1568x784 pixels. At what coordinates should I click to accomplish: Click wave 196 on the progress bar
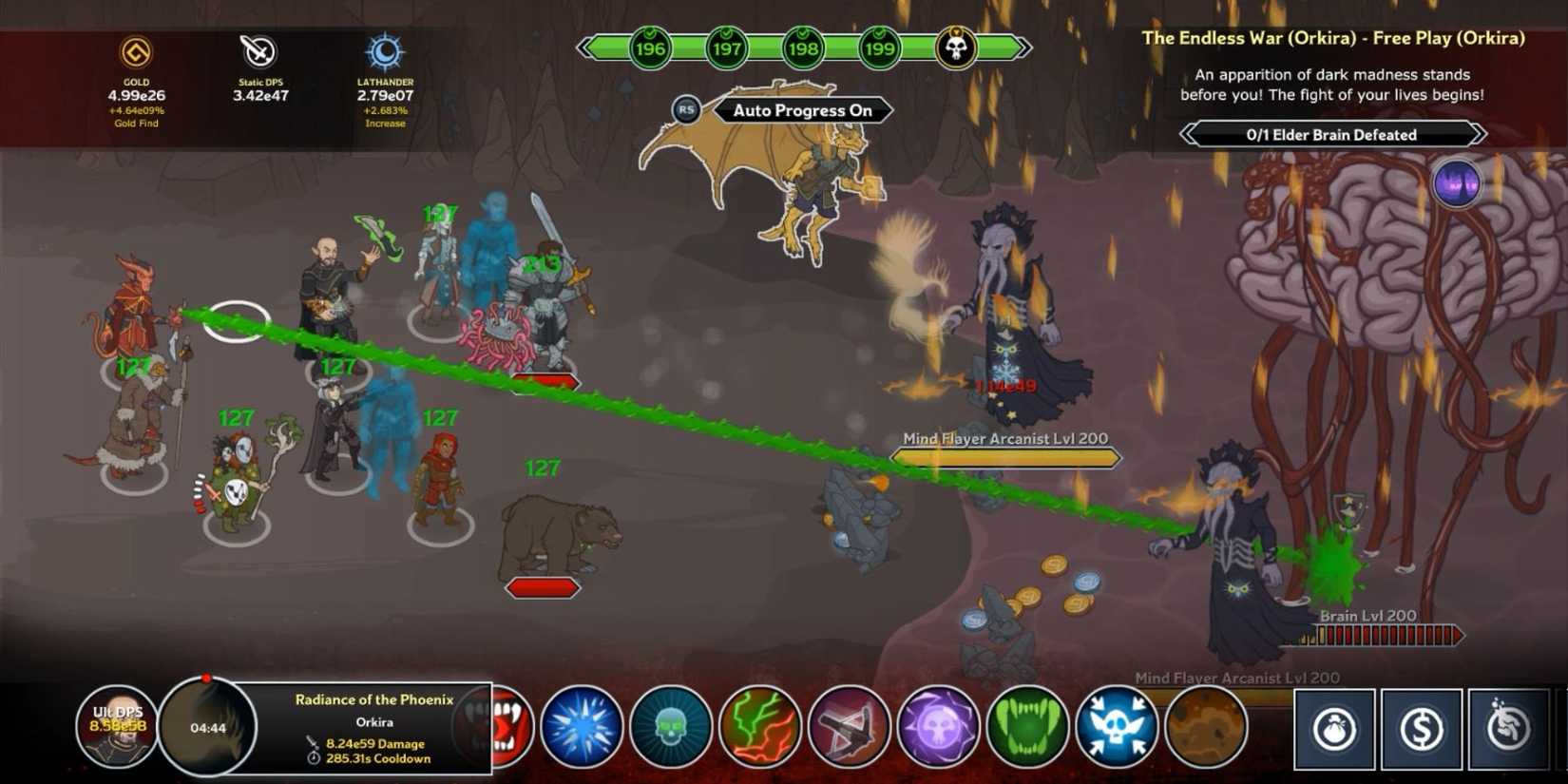(x=651, y=48)
